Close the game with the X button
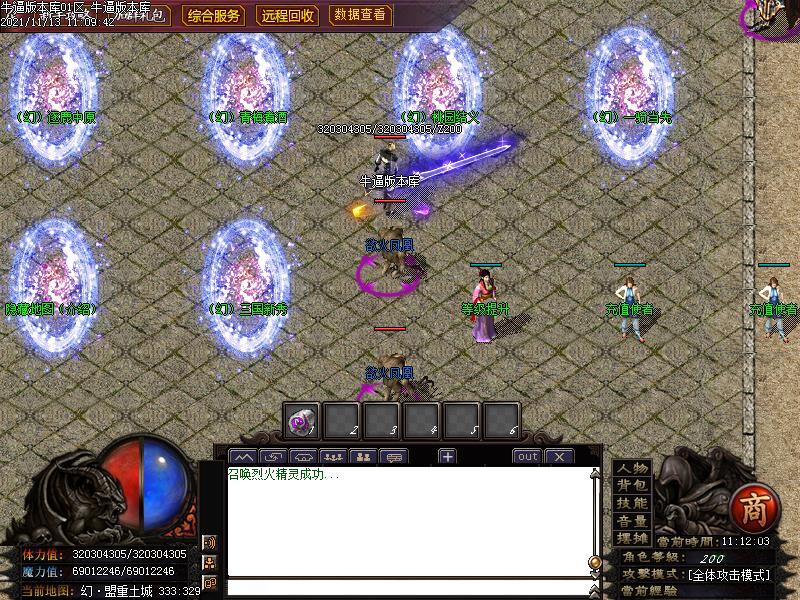The width and height of the screenshot is (800, 600). point(559,457)
